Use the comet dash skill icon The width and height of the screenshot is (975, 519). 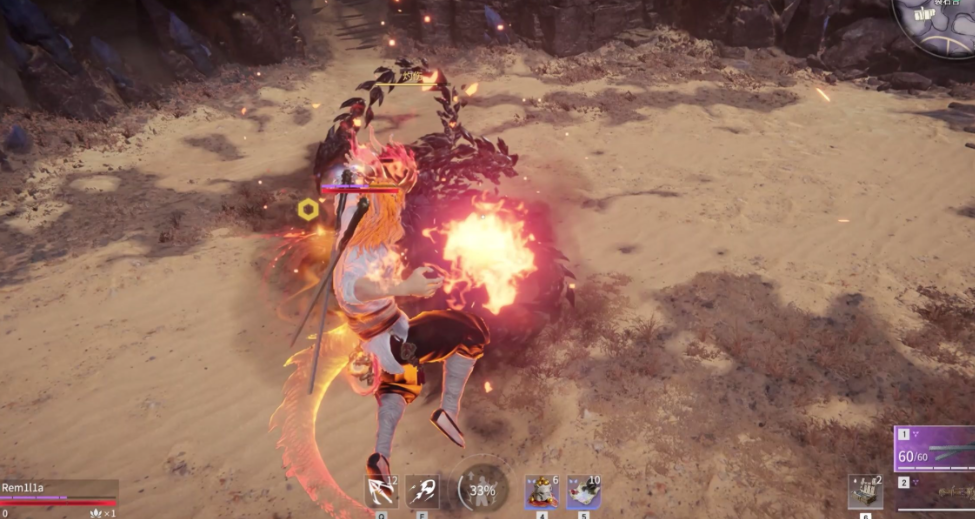(422, 492)
